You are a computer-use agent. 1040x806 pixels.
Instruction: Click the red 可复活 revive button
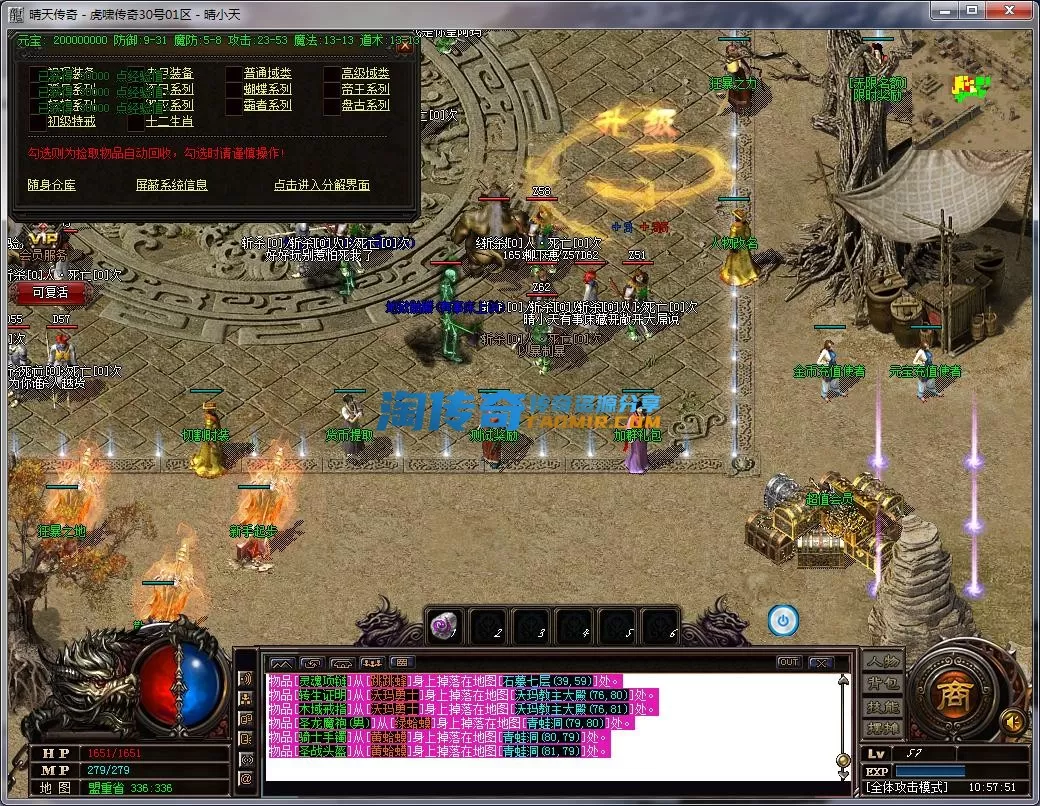click(x=49, y=293)
